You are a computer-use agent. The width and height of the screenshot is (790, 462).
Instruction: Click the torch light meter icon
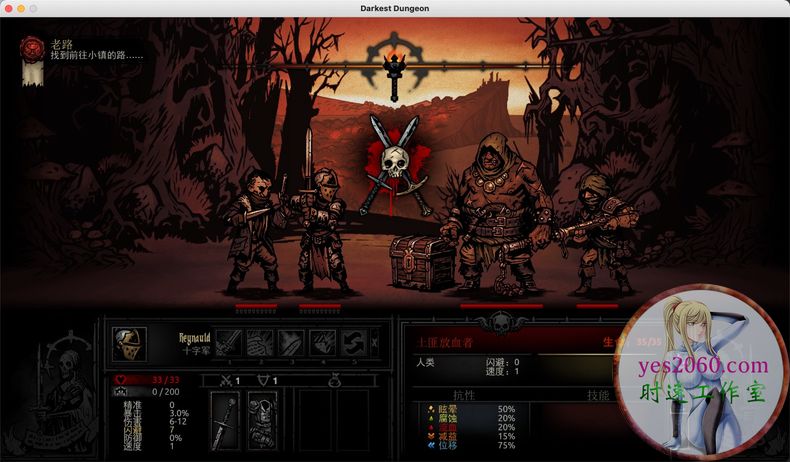coord(395,66)
